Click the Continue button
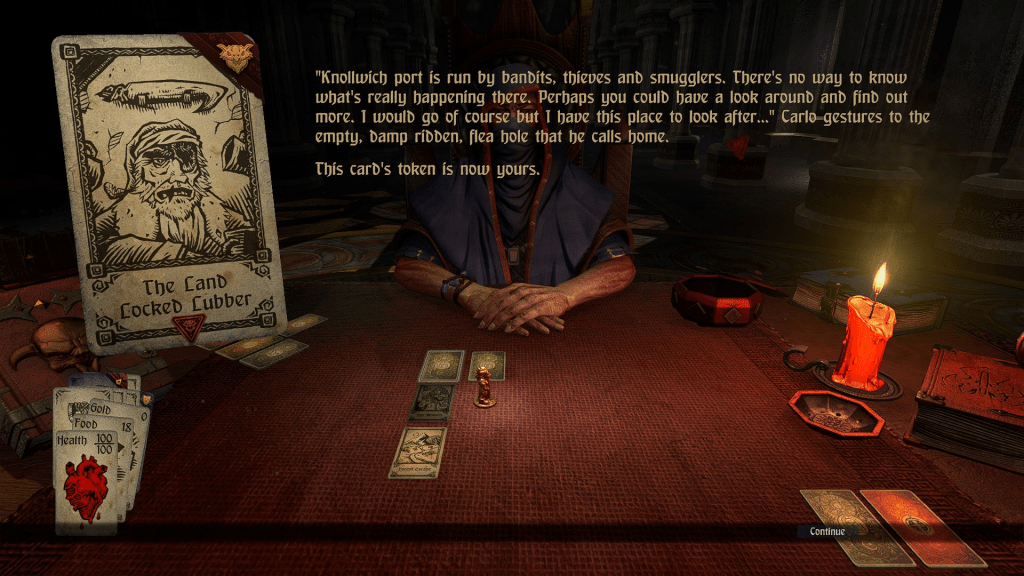This screenshot has width=1024, height=576. pyautogui.click(x=827, y=531)
